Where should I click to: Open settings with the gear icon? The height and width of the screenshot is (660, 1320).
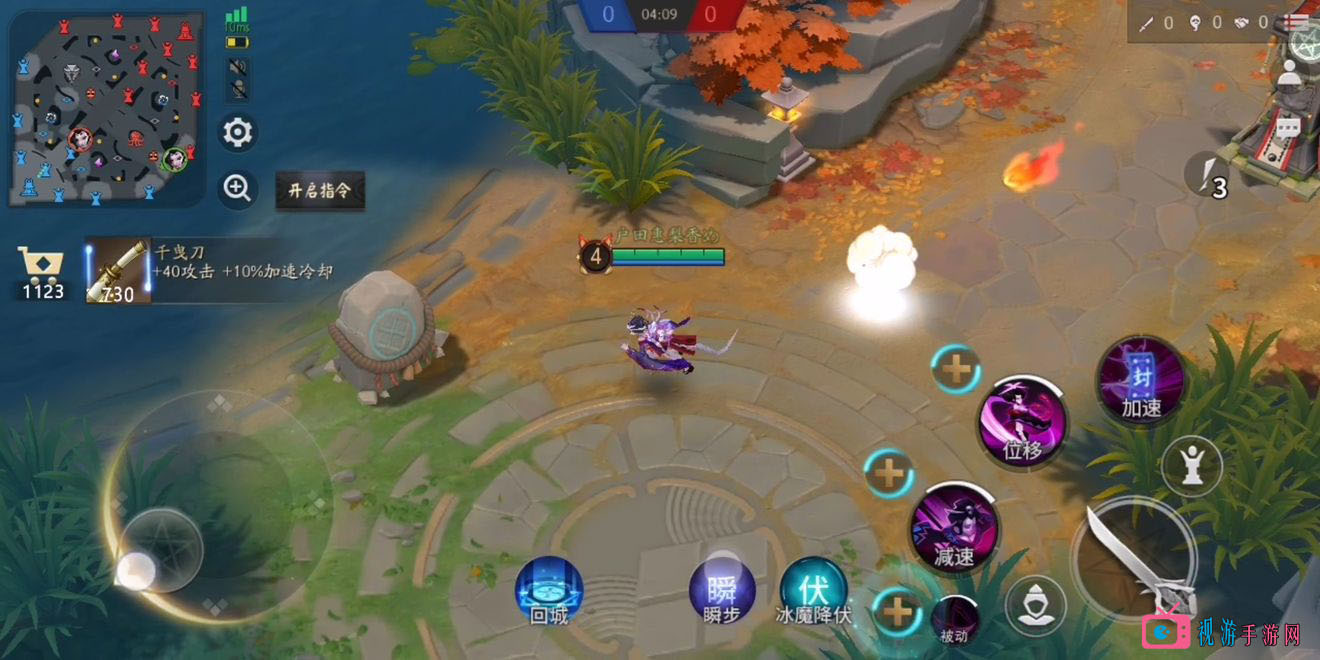[x=237, y=133]
